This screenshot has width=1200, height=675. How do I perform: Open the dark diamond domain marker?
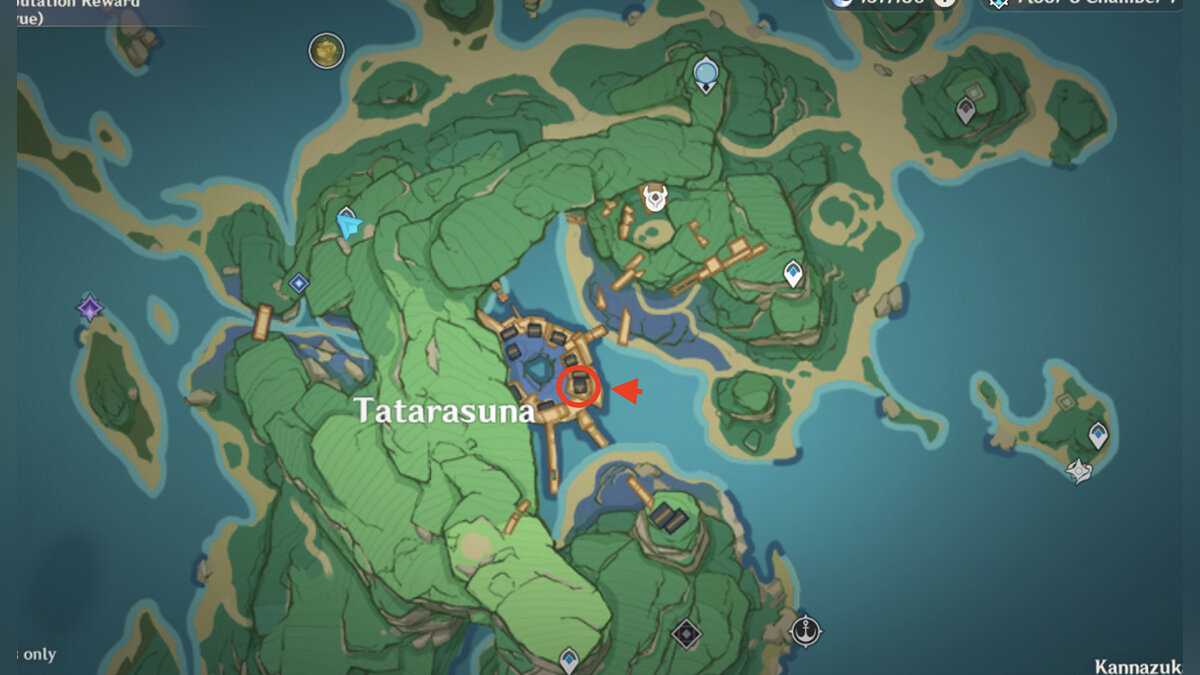click(685, 632)
